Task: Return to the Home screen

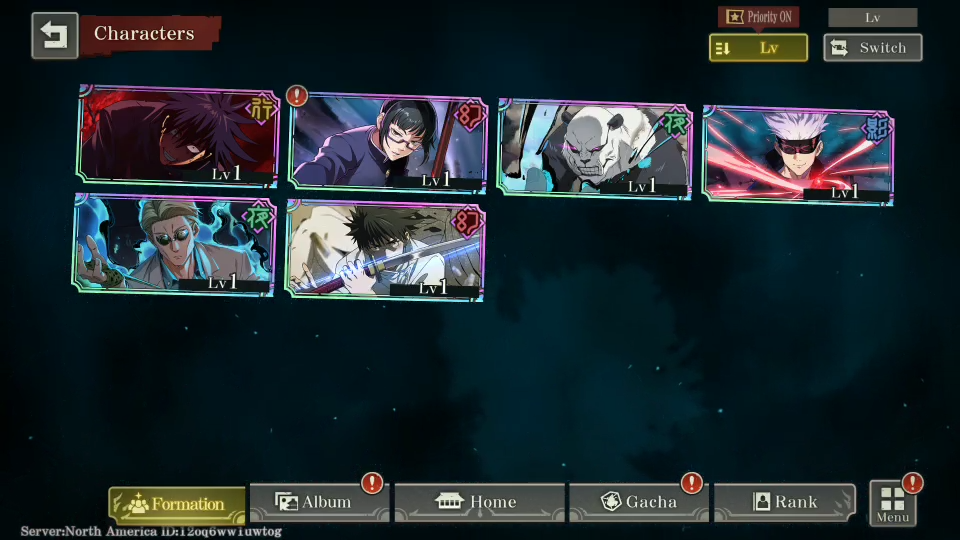Action: (479, 502)
